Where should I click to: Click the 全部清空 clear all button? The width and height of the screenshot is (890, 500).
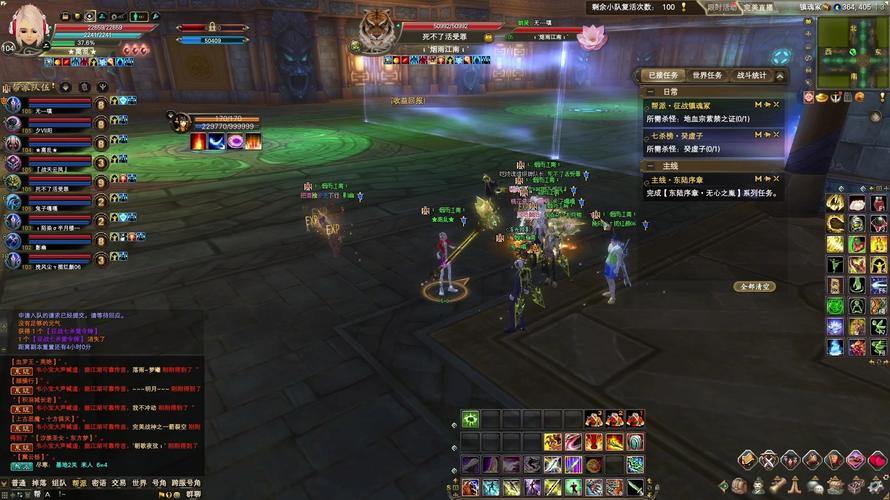755,286
